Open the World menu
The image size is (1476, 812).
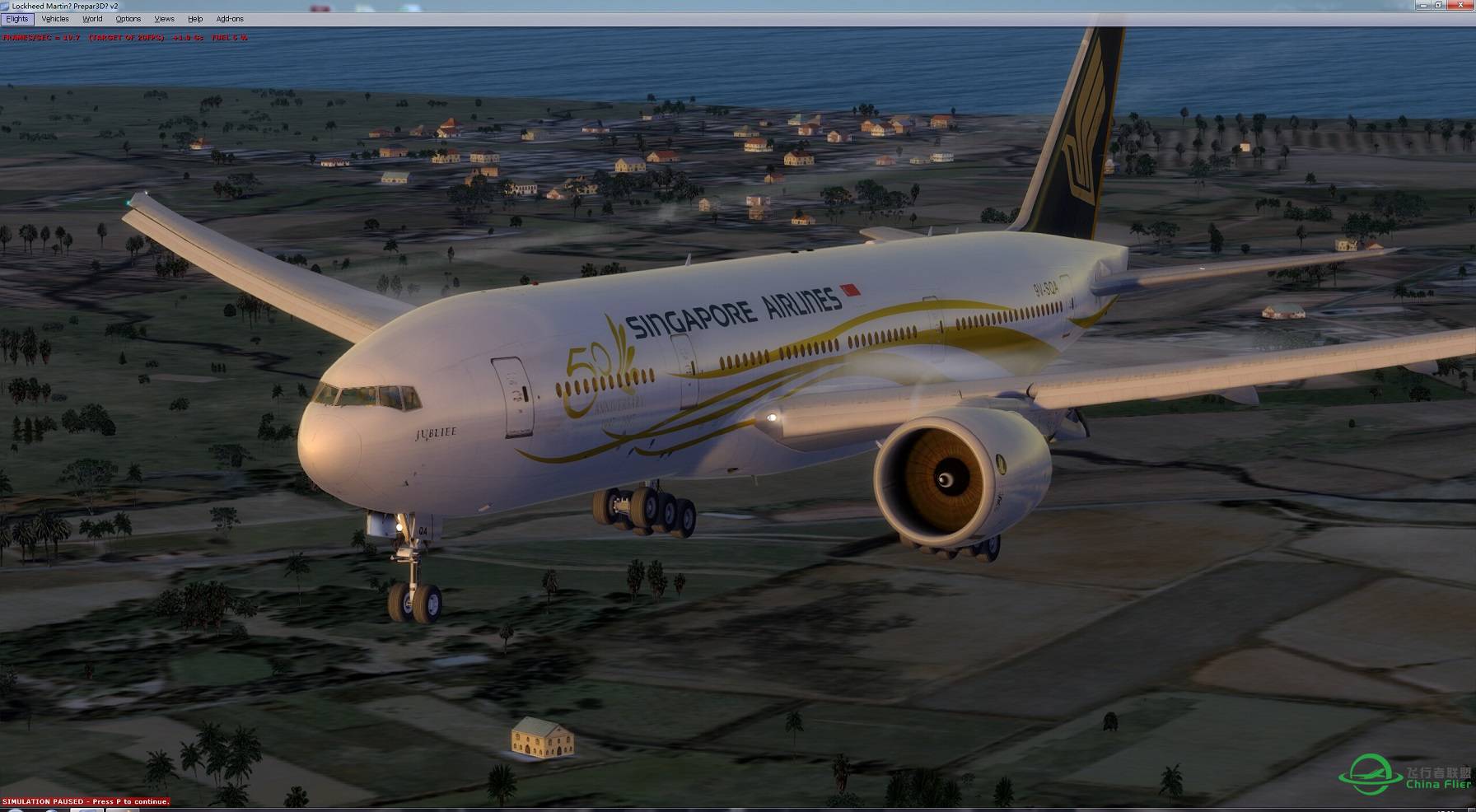(x=91, y=18)
